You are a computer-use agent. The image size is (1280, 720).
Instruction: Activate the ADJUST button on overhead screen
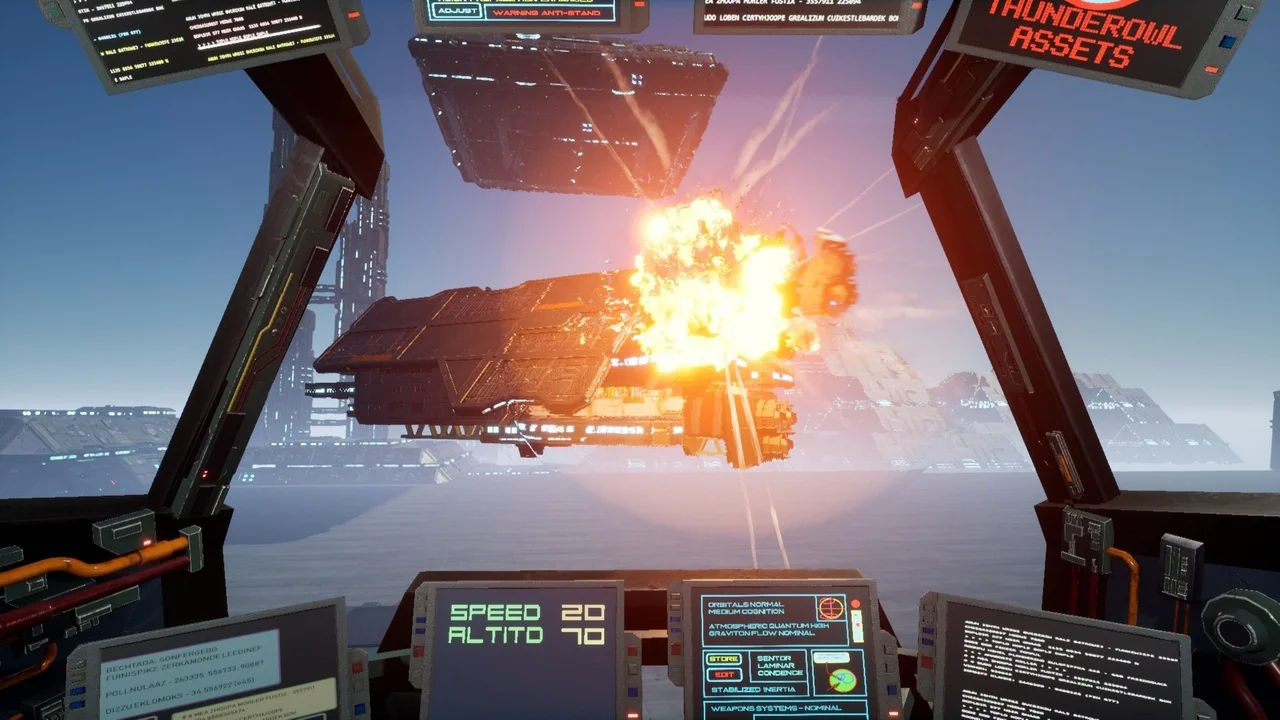click(x=455, y=11)
